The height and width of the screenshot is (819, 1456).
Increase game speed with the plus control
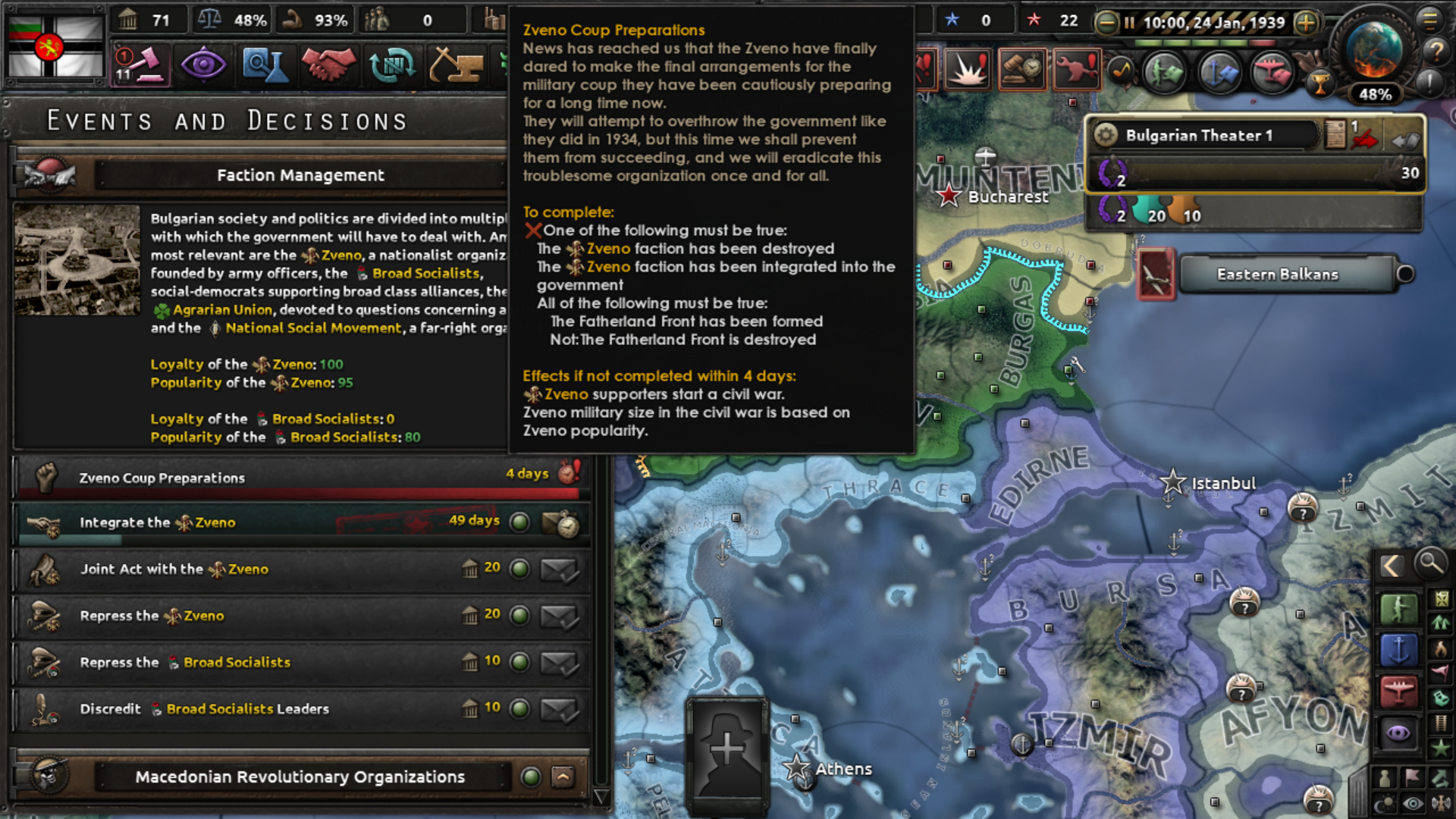tap(1306, 23)
